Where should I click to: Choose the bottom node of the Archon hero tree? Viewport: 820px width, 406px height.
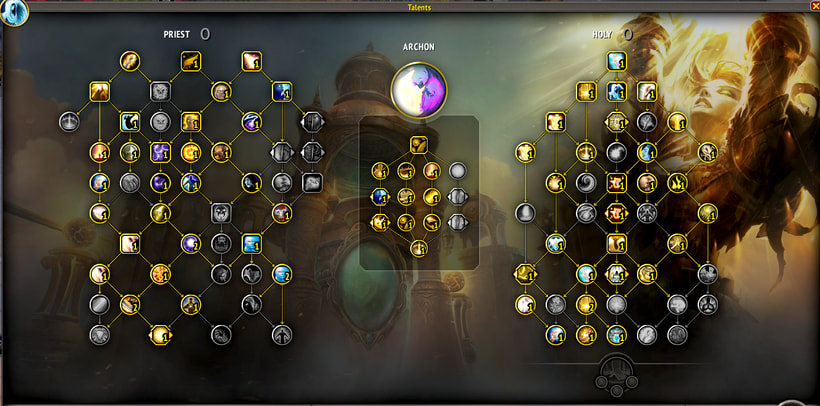pos(419,247)
